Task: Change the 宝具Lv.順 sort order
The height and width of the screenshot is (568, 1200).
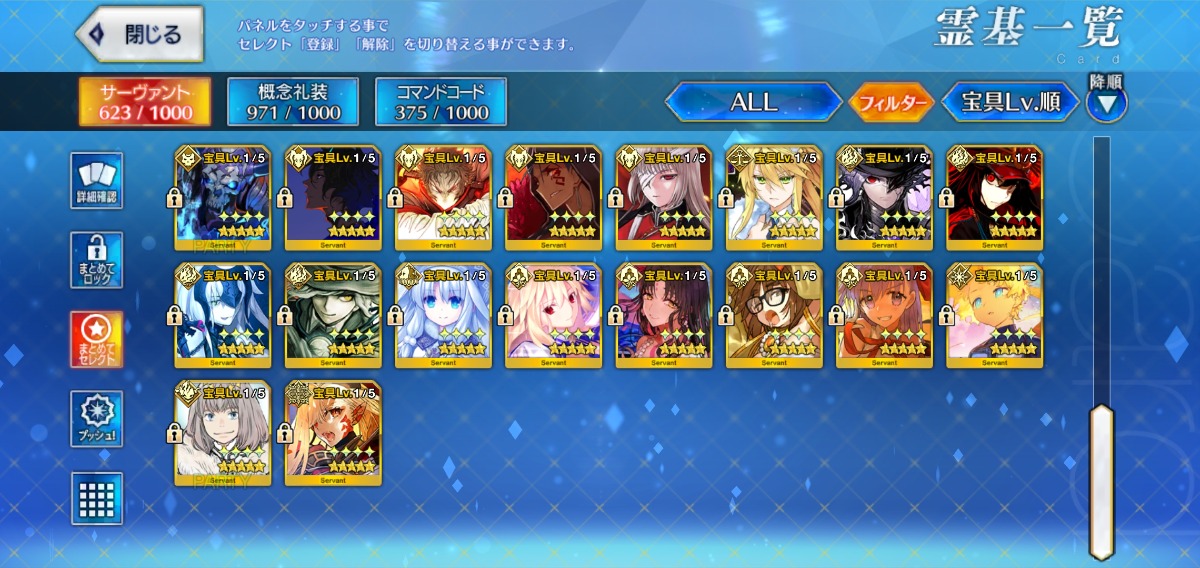Action: click(1011, 102)
